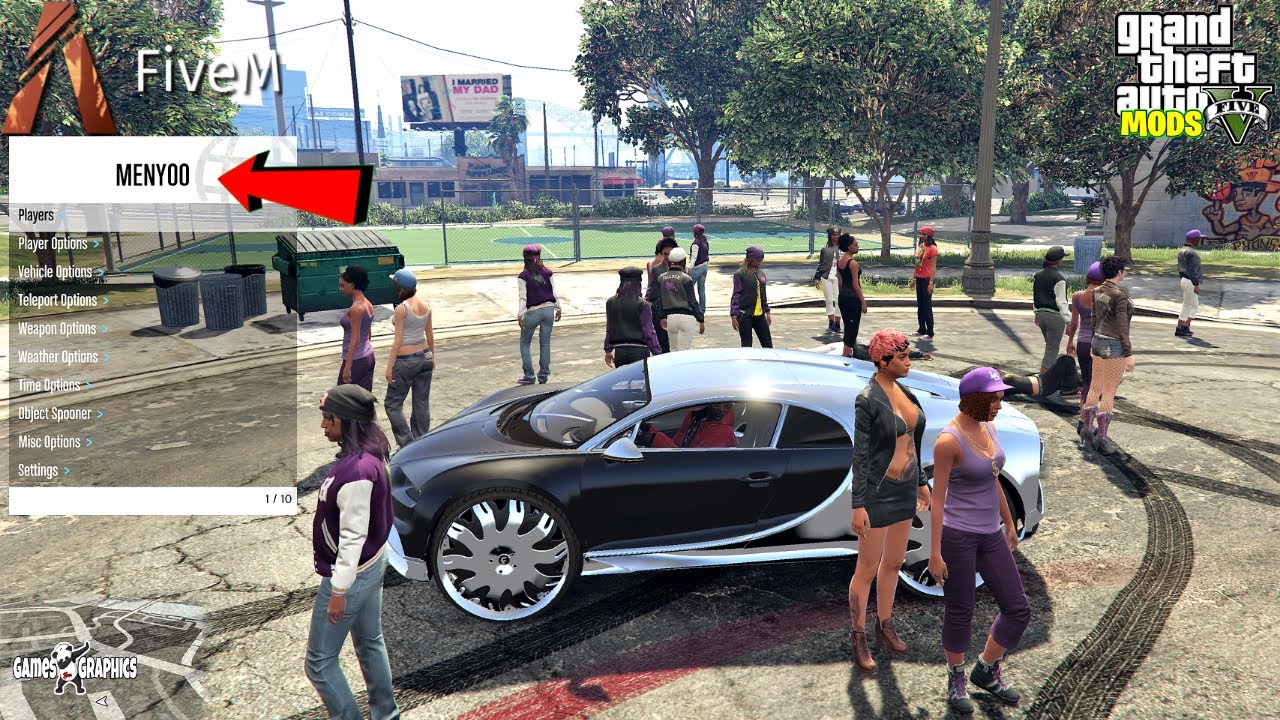Select Player Options in Menyoo

(x=53, y=243)
